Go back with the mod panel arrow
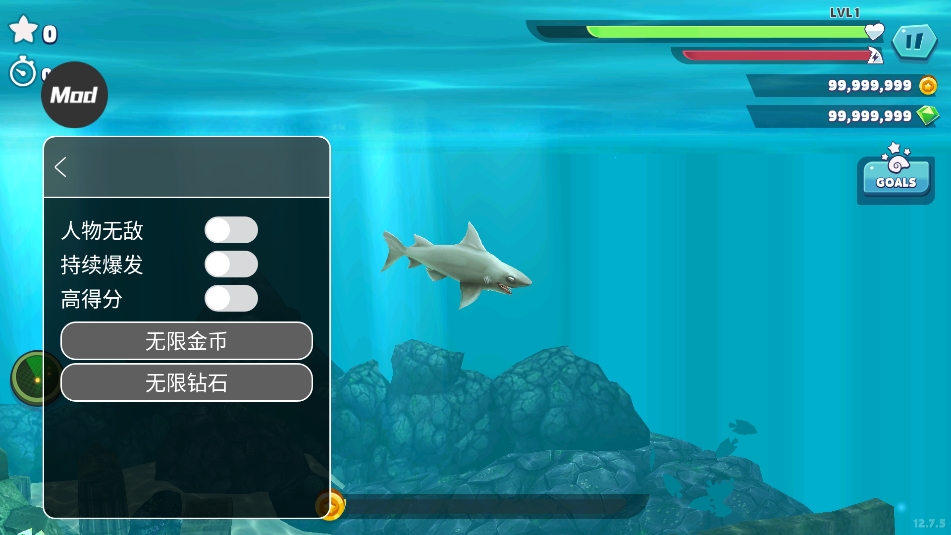This screenshot has height=535, width=951. [61, 167]
